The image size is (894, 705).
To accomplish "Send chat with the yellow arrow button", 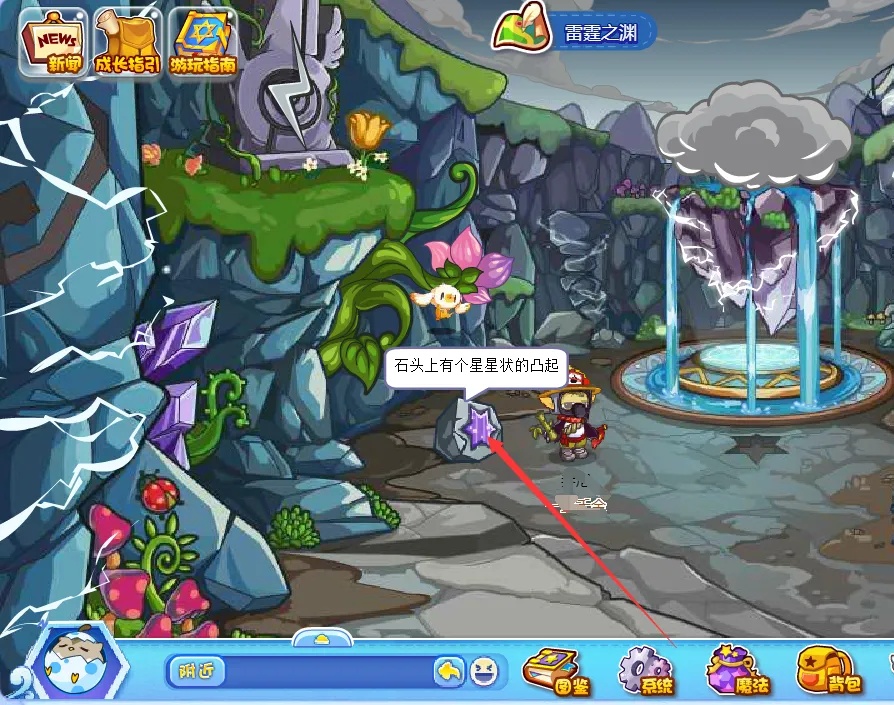I will [449, 671].
